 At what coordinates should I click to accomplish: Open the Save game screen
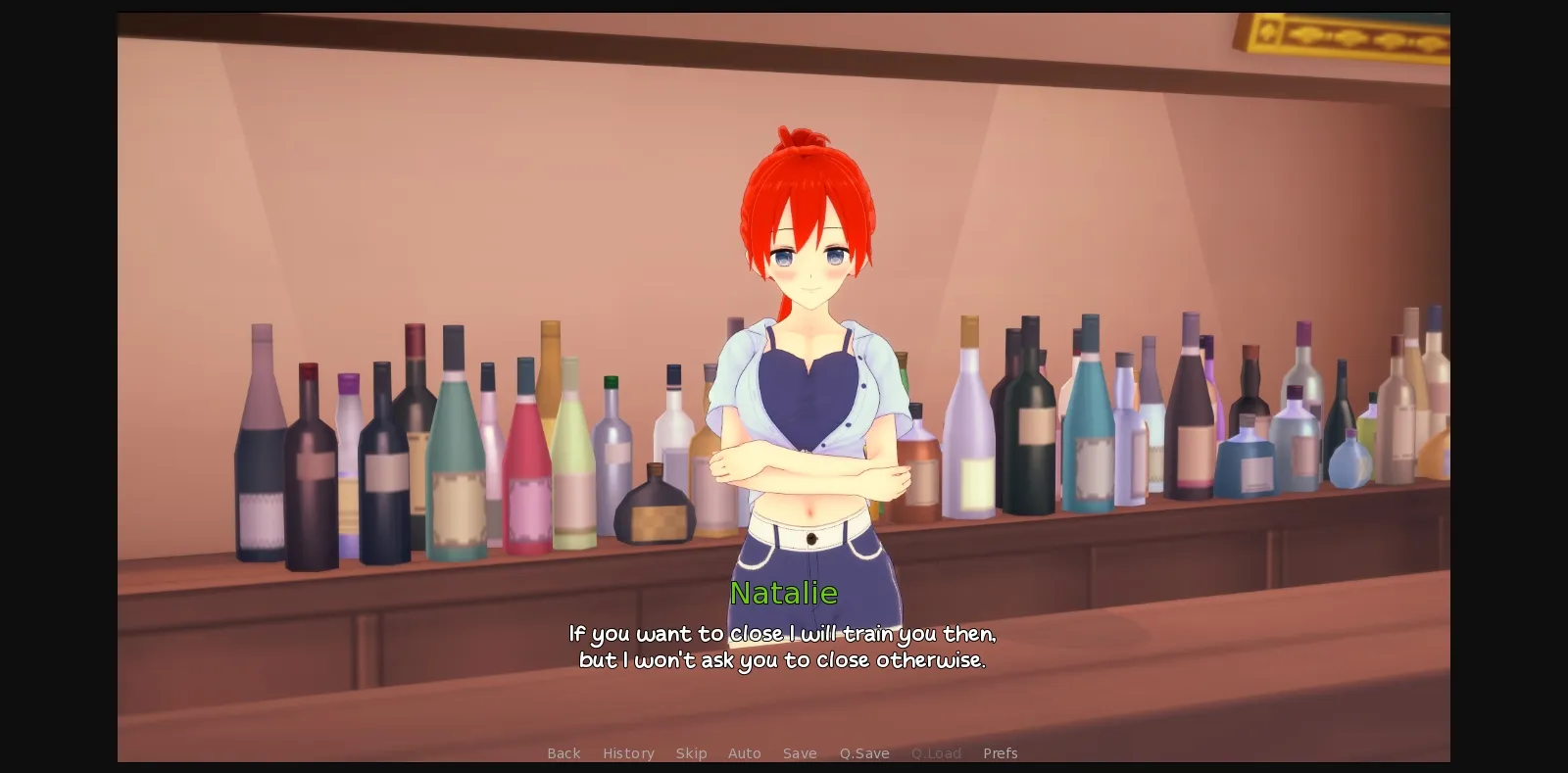point(800,753)
